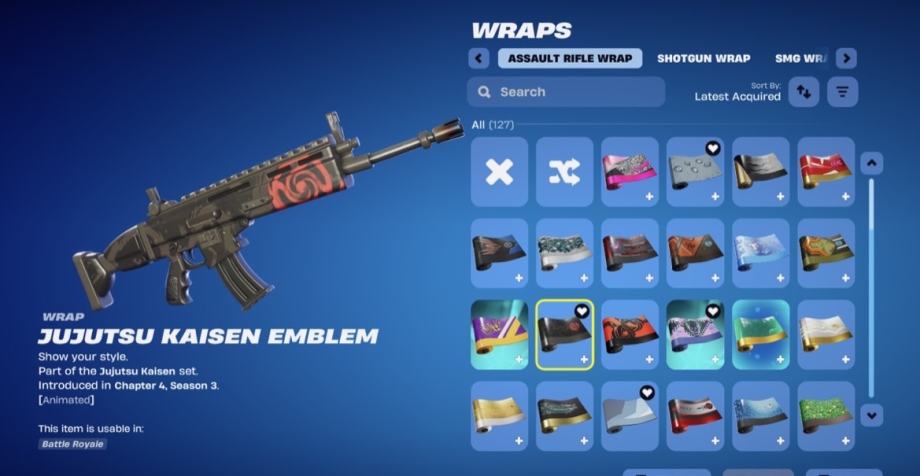920x476 pixels.
Task: Pick the grey water-droplet wrap
Action: (x=695, y=172)
